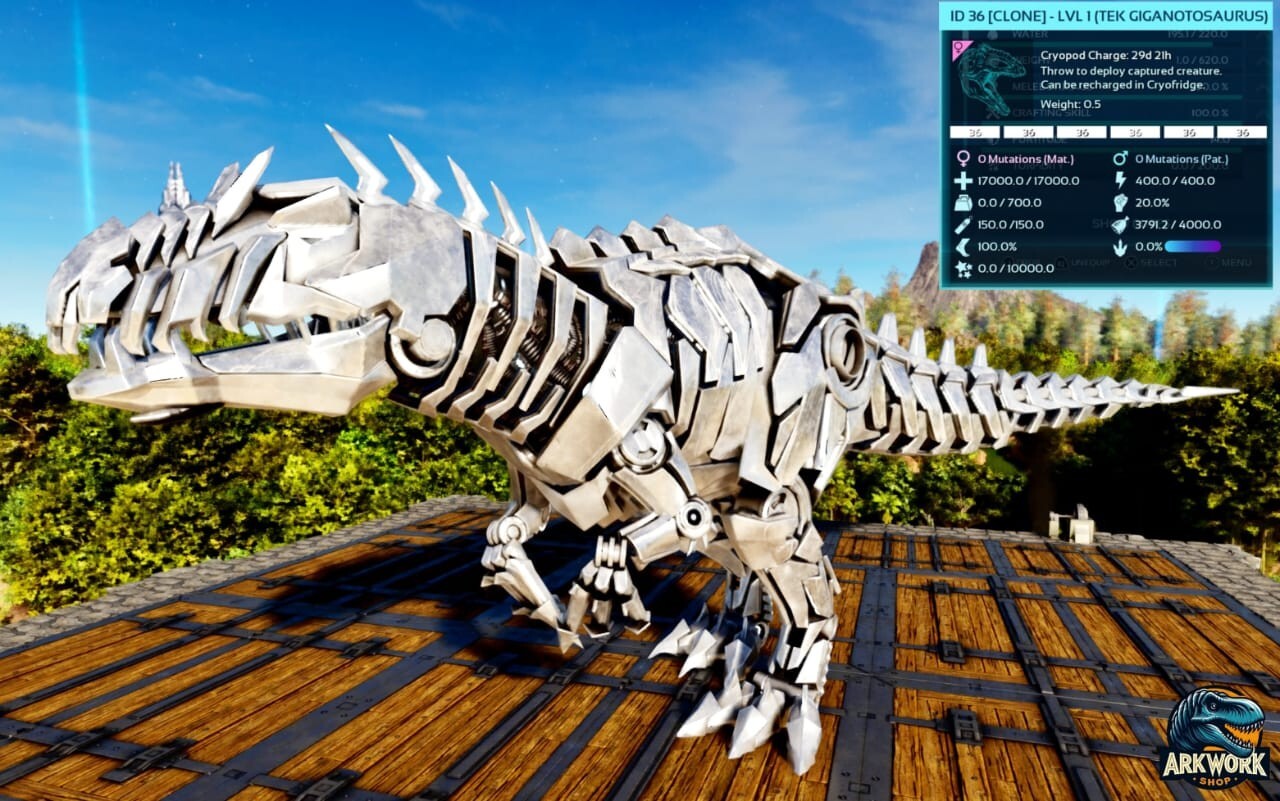Select the experience stars icon
The width and height of the screenshot is (1280, 801).
963,268
